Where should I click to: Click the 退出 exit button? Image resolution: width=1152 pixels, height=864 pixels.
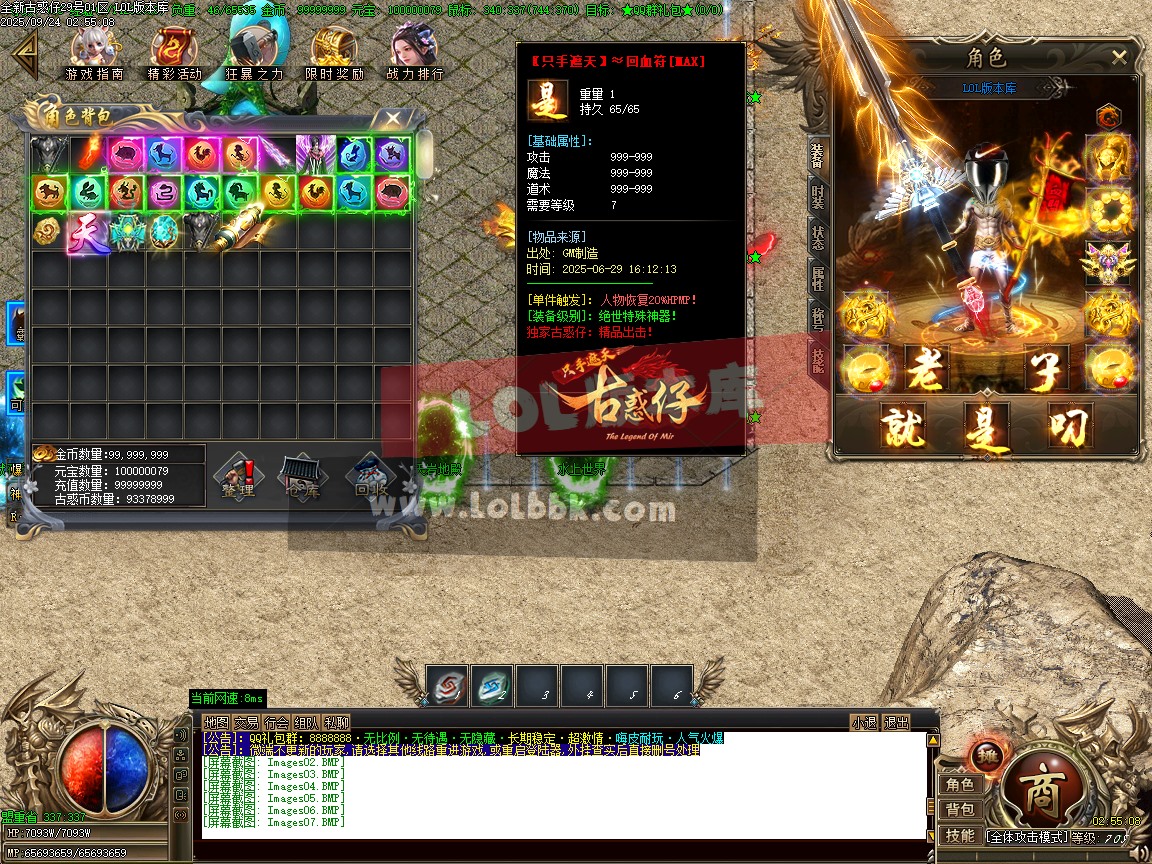tap(896, 722)
